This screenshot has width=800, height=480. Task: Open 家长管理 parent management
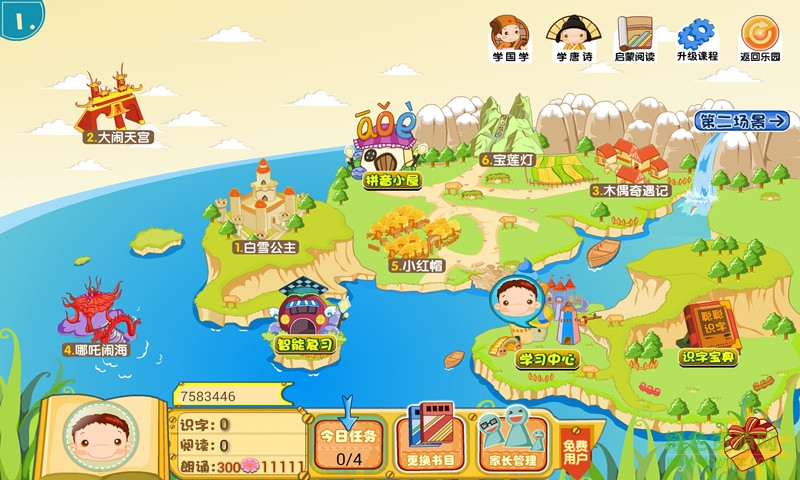(x=512, y=440)
